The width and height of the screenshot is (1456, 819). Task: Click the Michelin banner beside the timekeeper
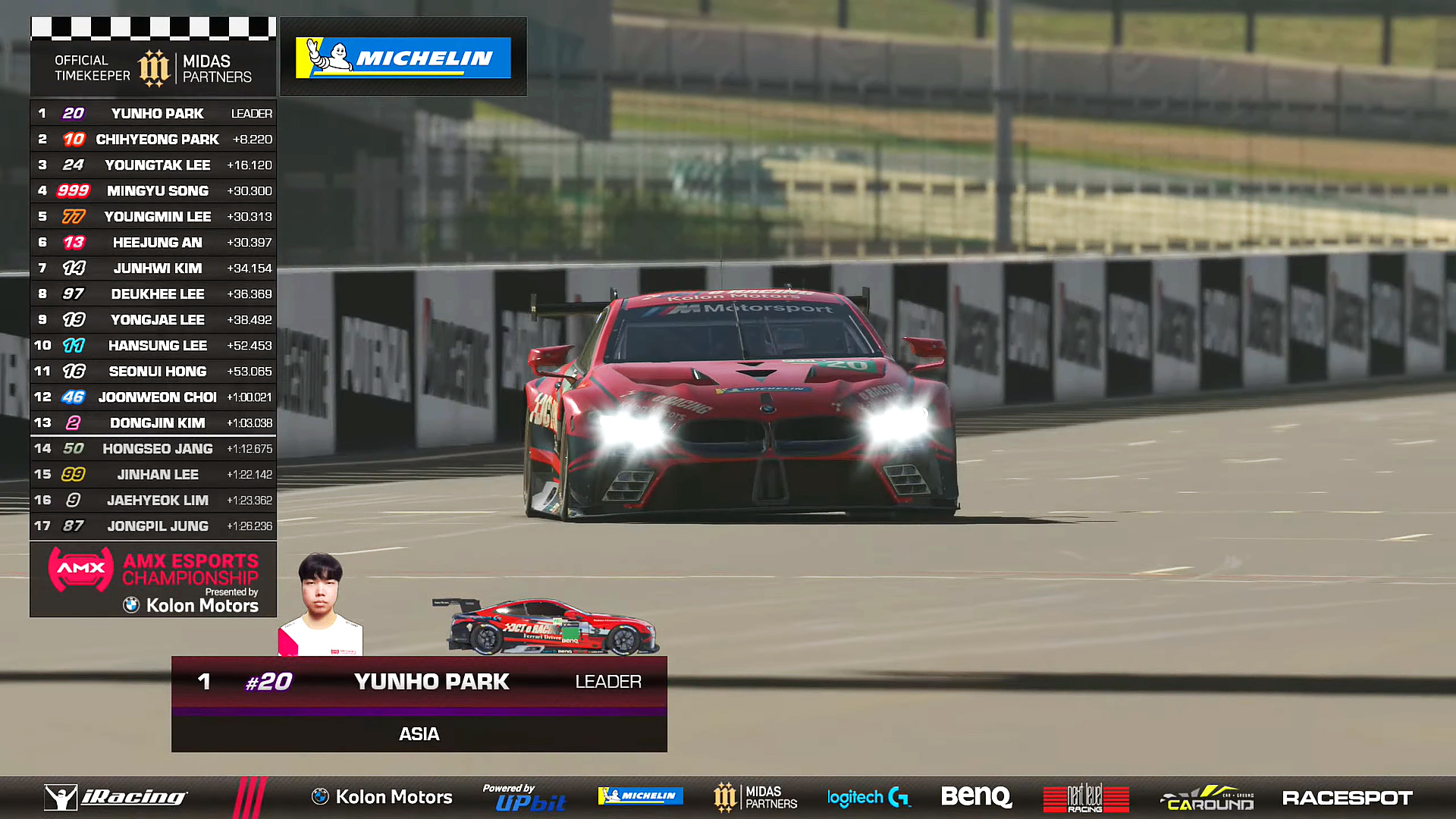[403, 58]
